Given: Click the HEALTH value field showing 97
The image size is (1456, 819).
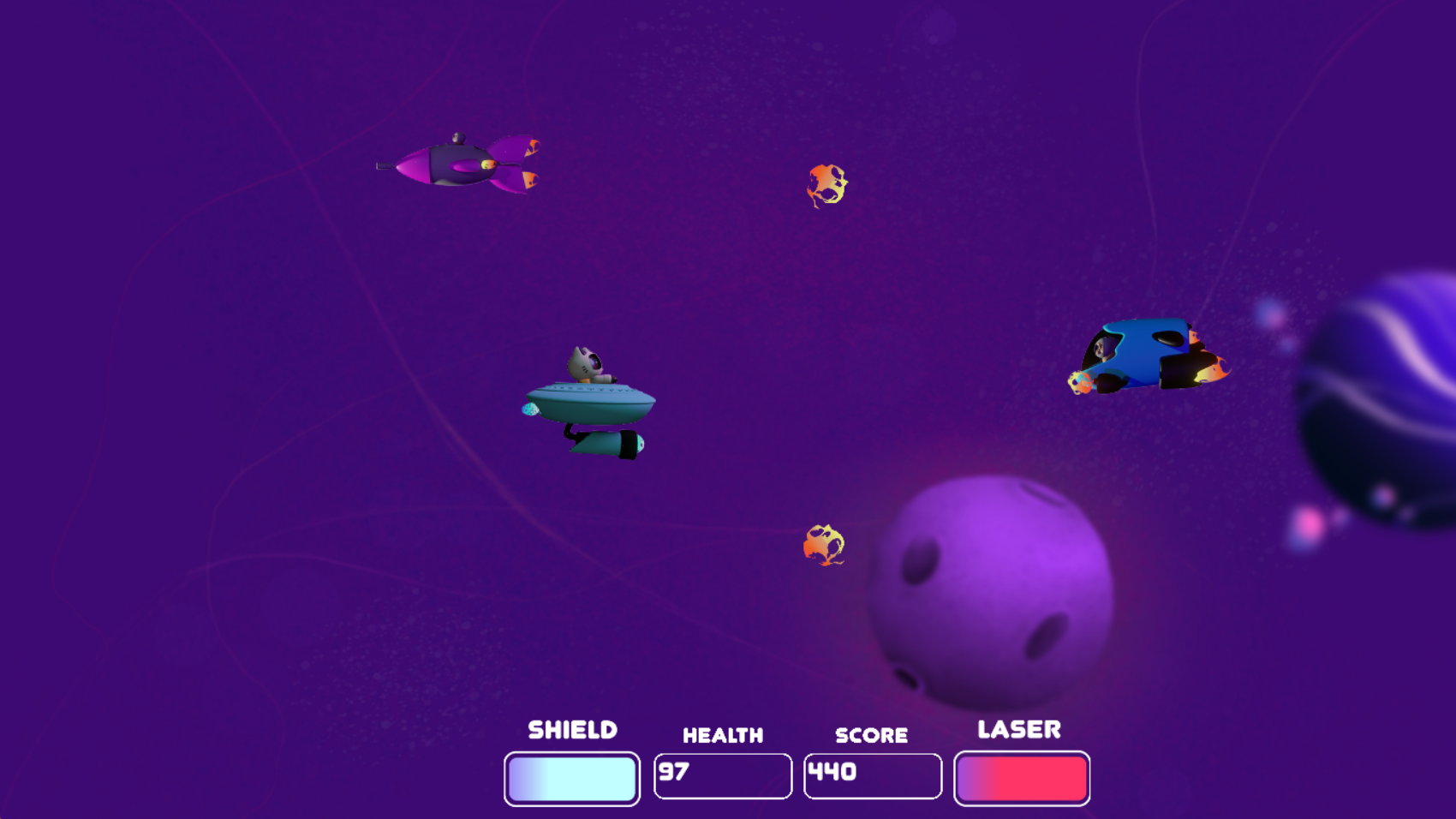Looking at the screenshot, I should [722, 774].
